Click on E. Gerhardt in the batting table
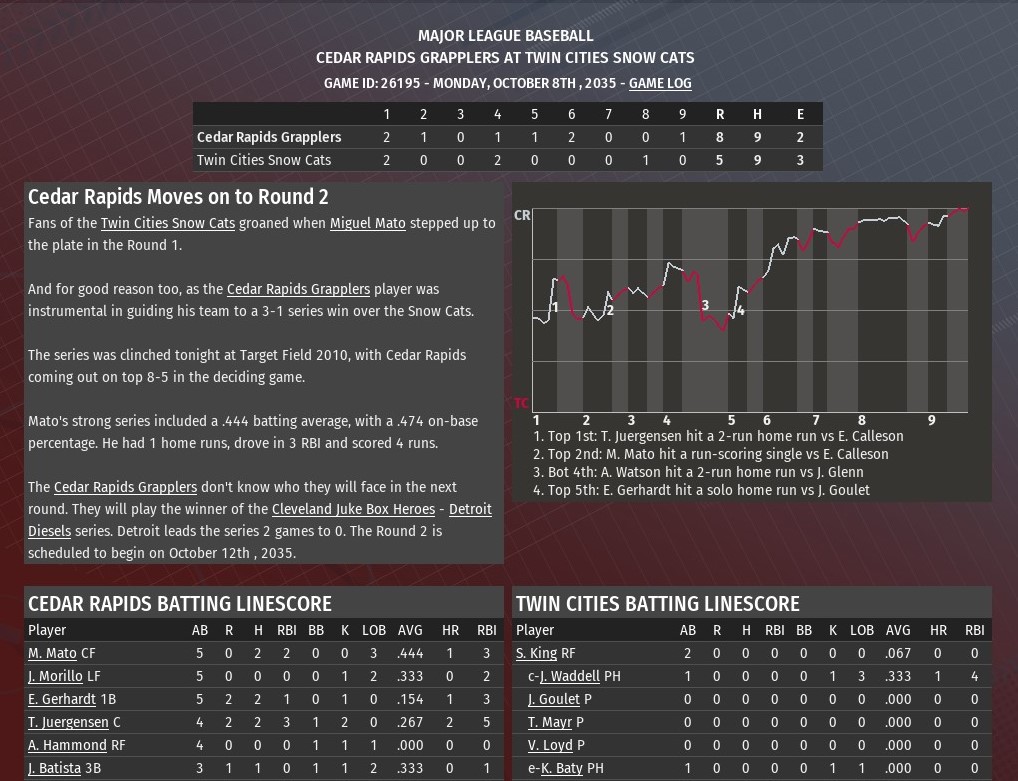 click(x=61, y=699)
